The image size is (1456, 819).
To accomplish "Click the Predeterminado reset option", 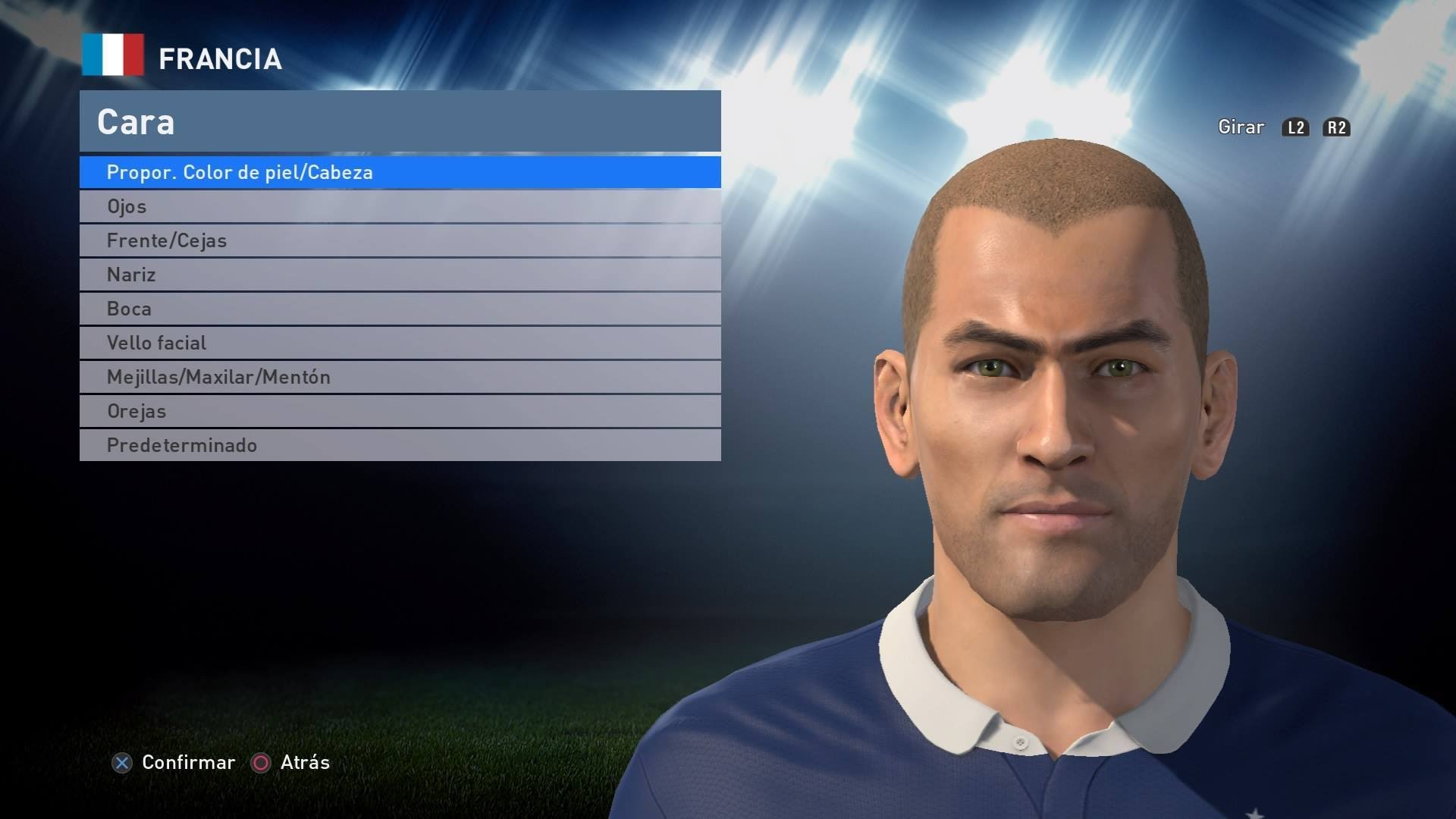I will [400, 445].
